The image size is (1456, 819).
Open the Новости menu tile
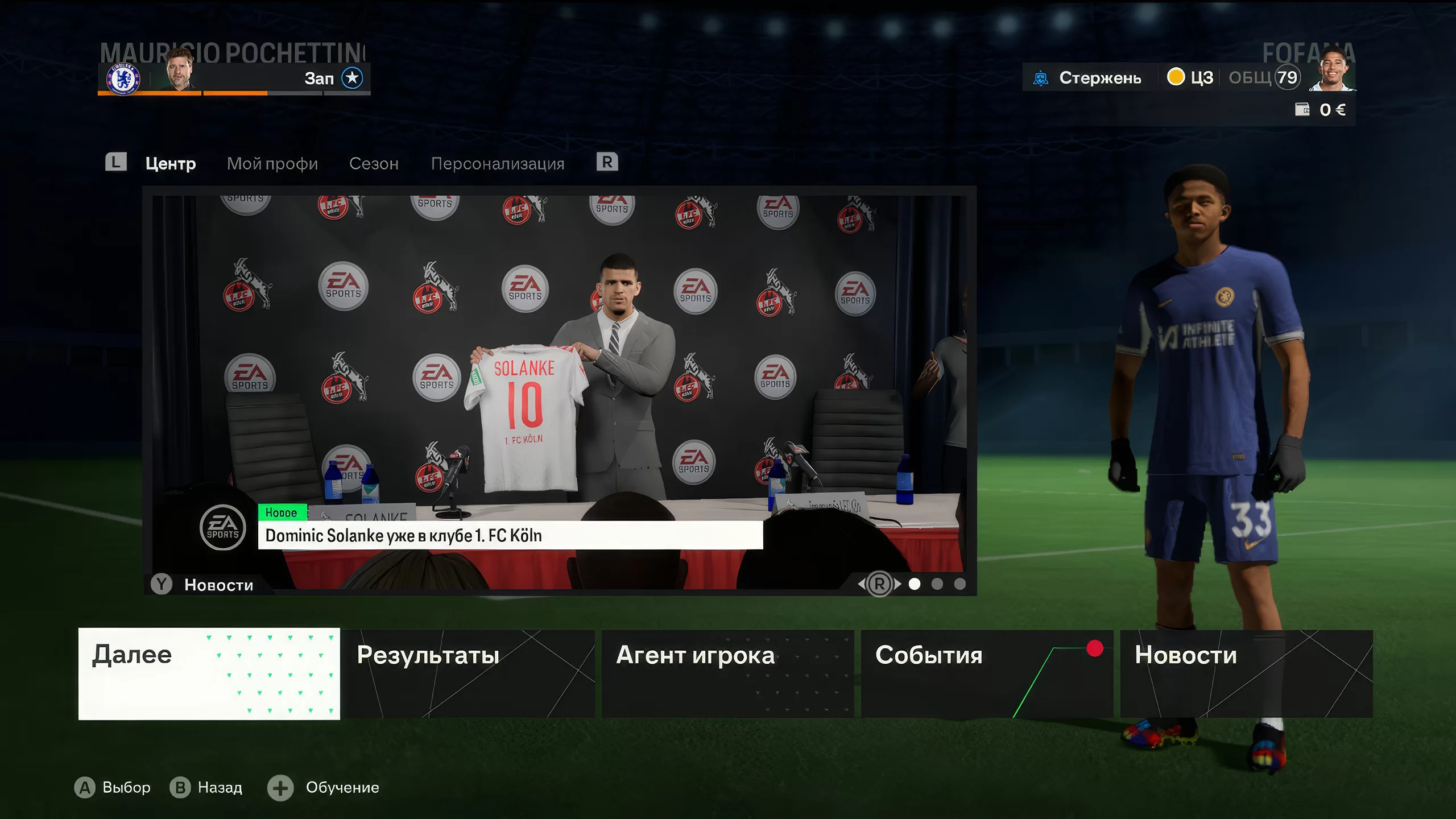(x=1246, y=673)
